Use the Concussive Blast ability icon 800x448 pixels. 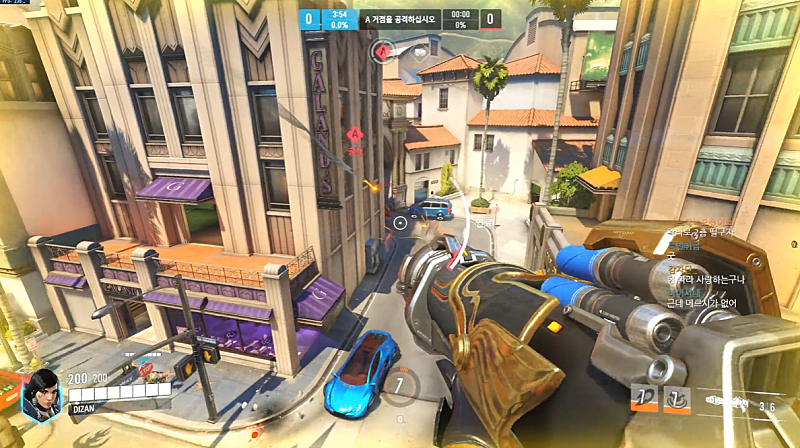click(x=677, y=398)
